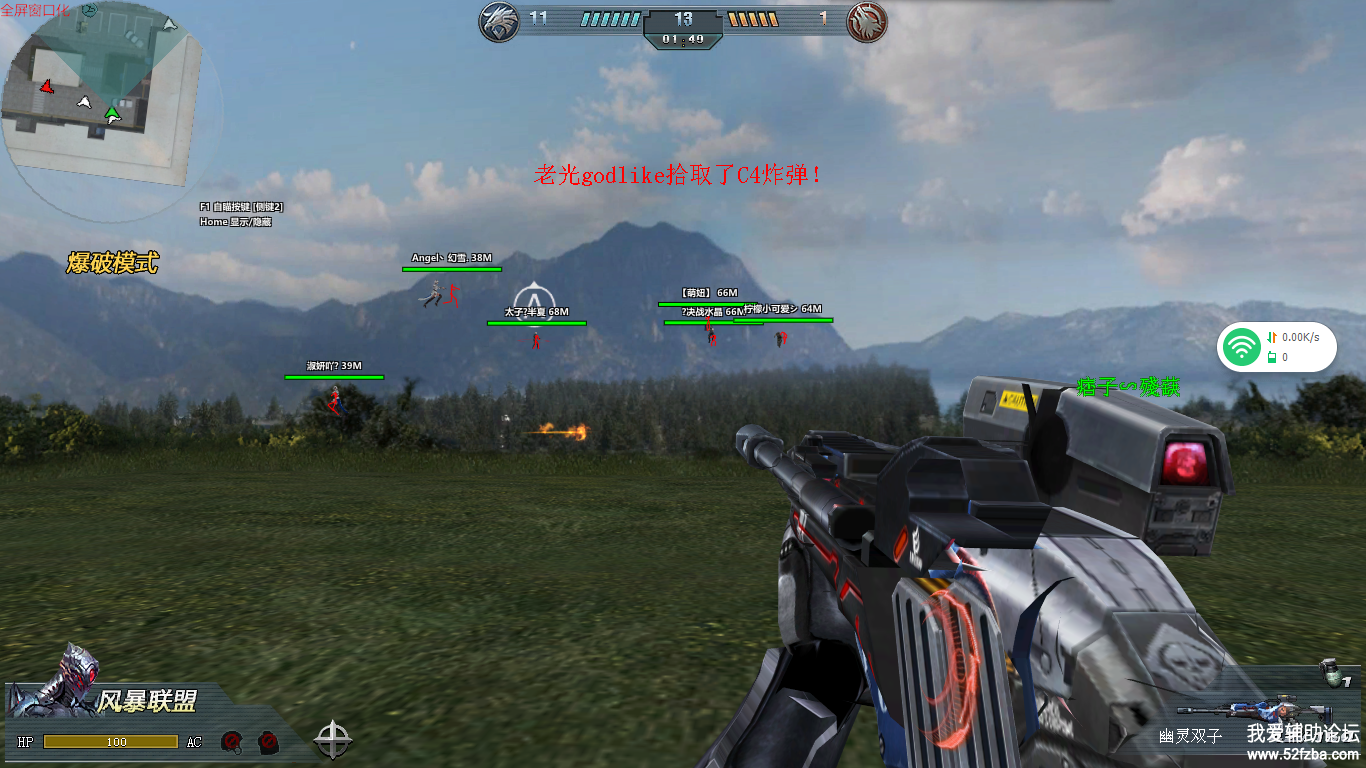
Task: Toggle the 全屏窗口化 fullscreen-window option
Action: 35,9
